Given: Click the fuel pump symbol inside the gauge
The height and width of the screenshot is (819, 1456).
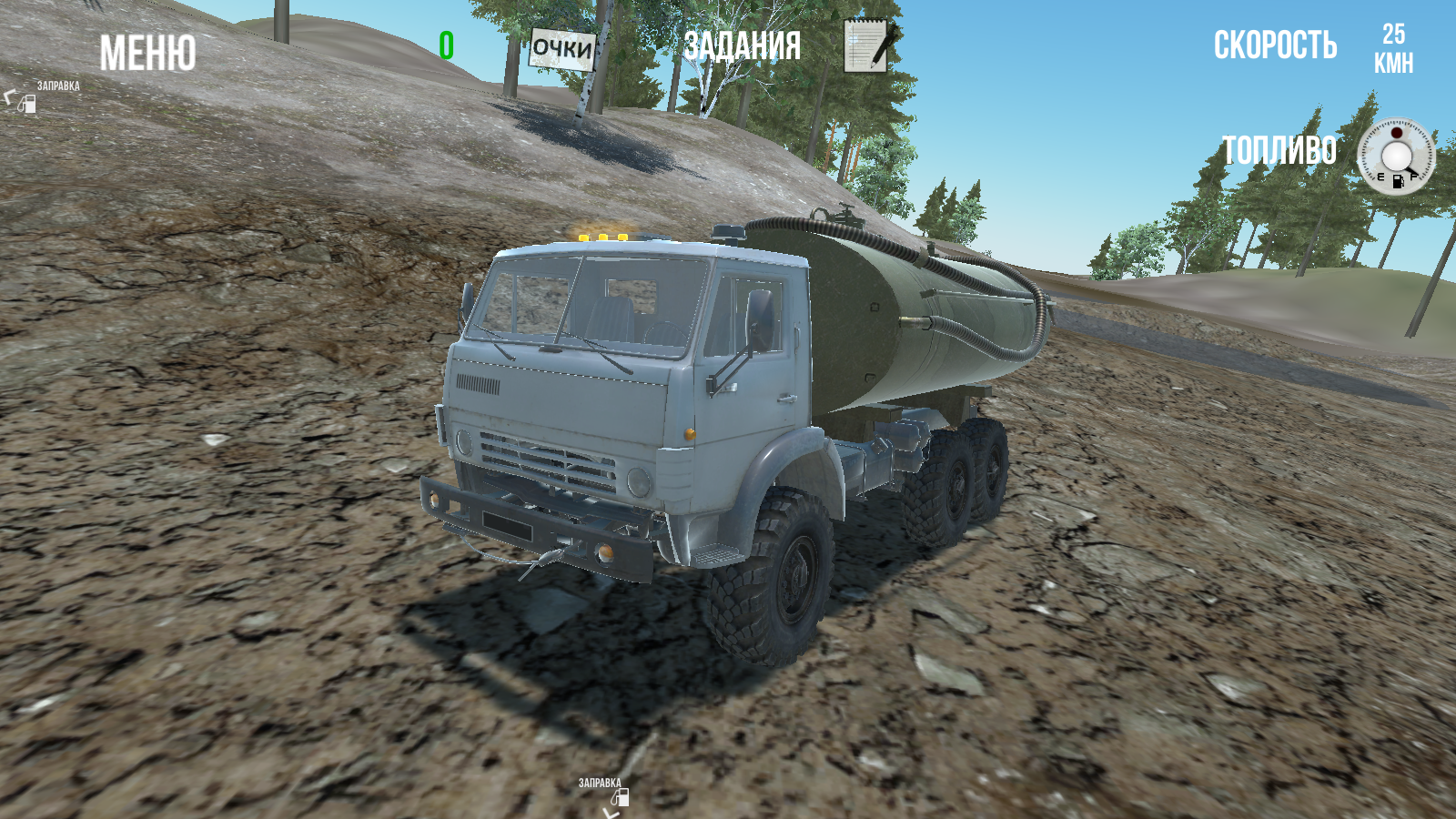Looking at the screenshot, I should tap(1398, 182).
